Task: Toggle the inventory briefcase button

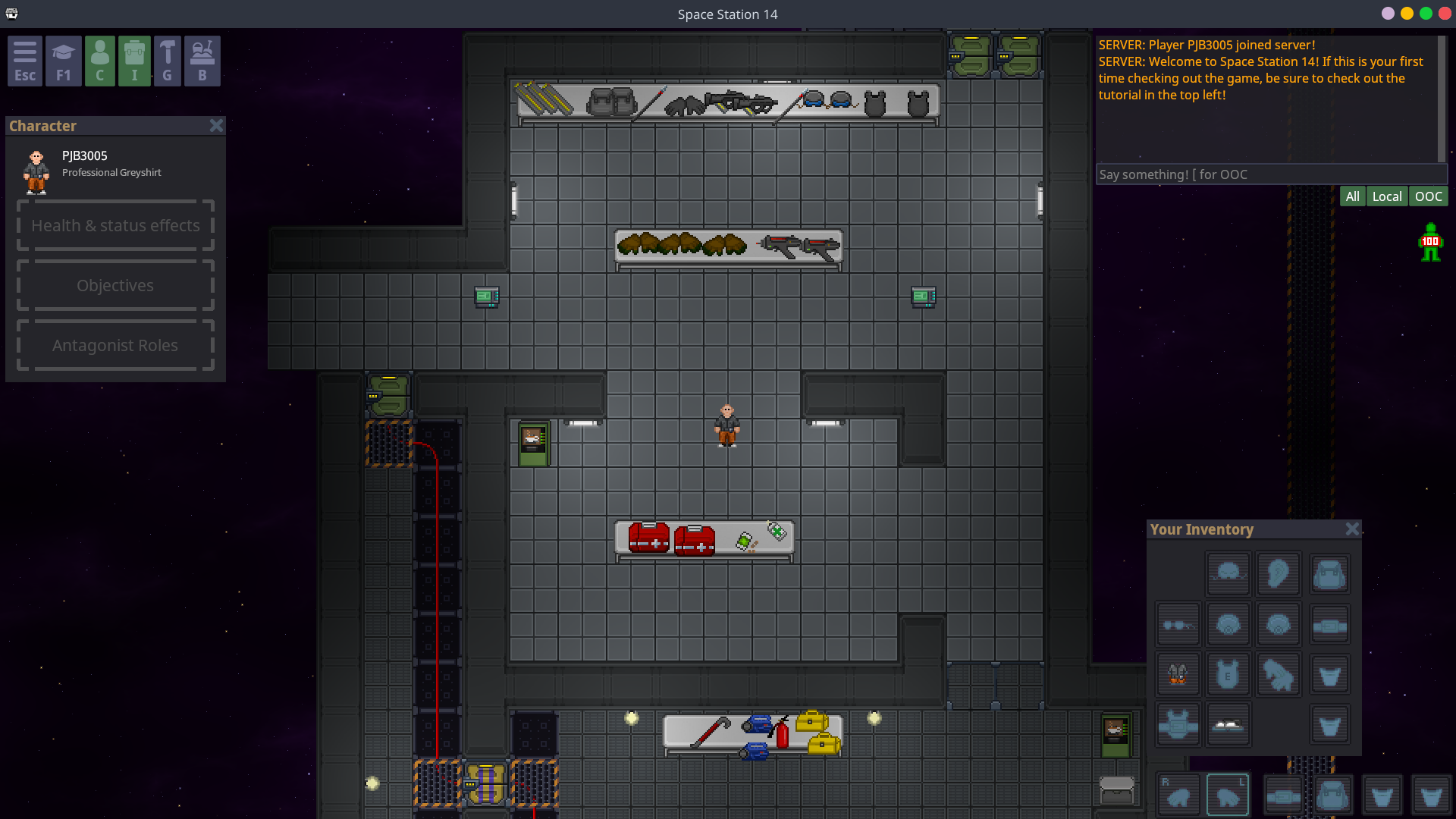Action: click(134, 61)
